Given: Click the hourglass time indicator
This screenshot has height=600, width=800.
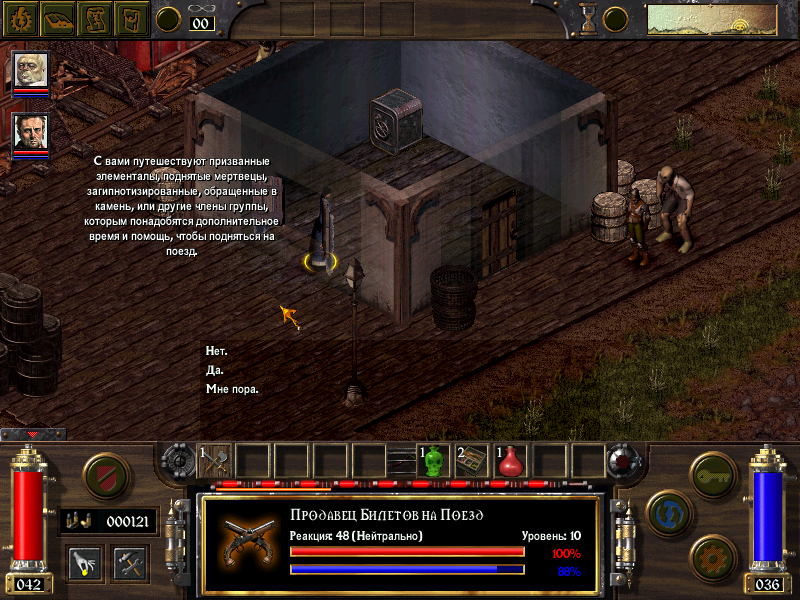Looking at the screenshot, I should point(588,18).
